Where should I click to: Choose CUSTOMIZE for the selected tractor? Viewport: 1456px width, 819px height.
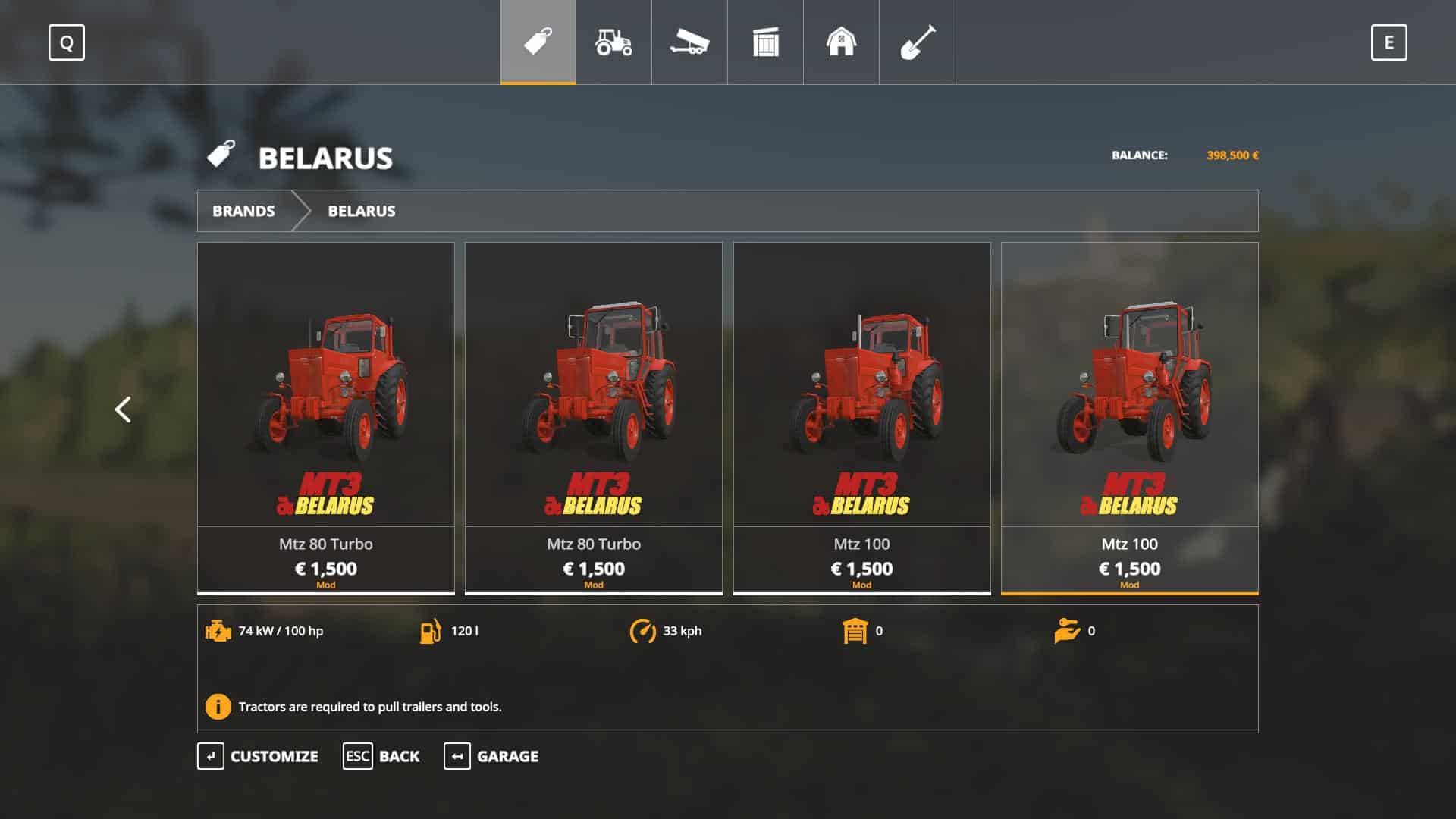[258, 756]
